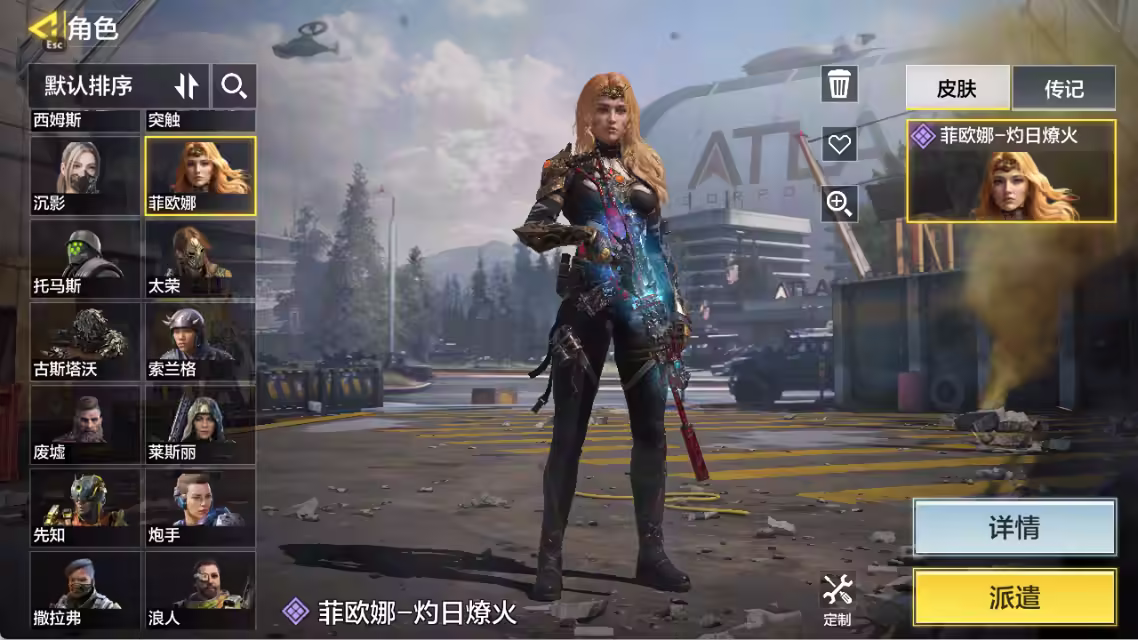
Task: Pick the 莱斯丽 character tile
Action: coord(200,424)
